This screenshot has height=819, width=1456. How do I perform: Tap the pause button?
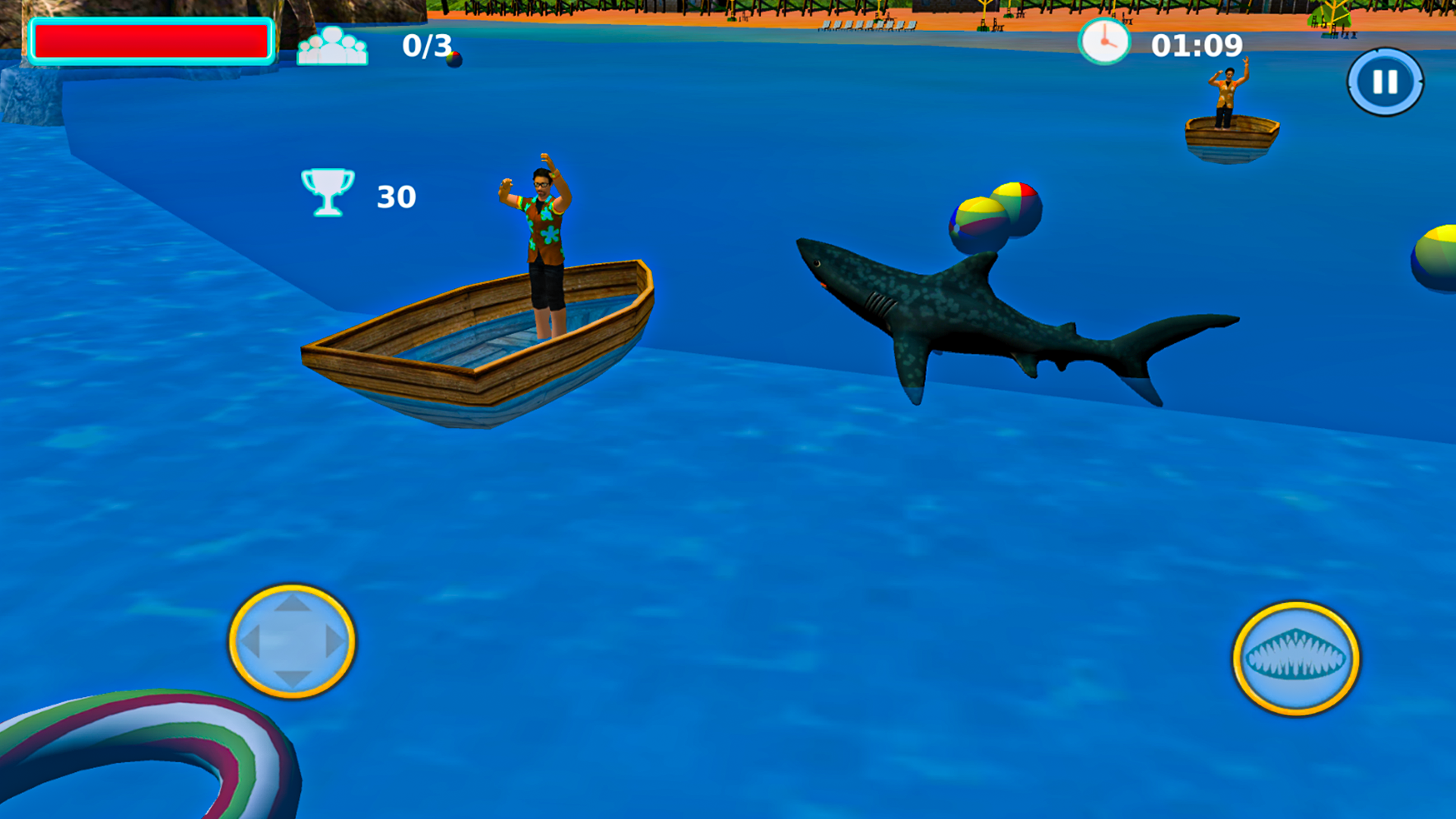pyautogui.click(x=1387, y=82)
